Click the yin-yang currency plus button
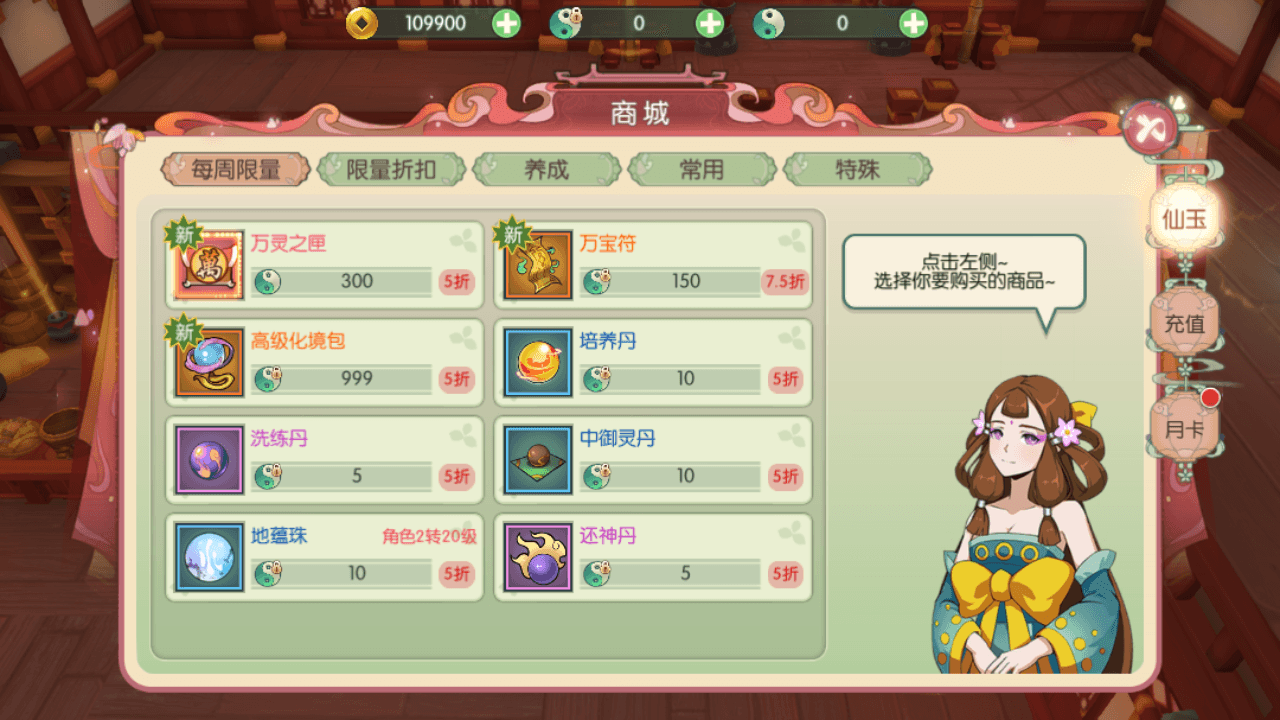1280x720 pixels. click(911, 24)
